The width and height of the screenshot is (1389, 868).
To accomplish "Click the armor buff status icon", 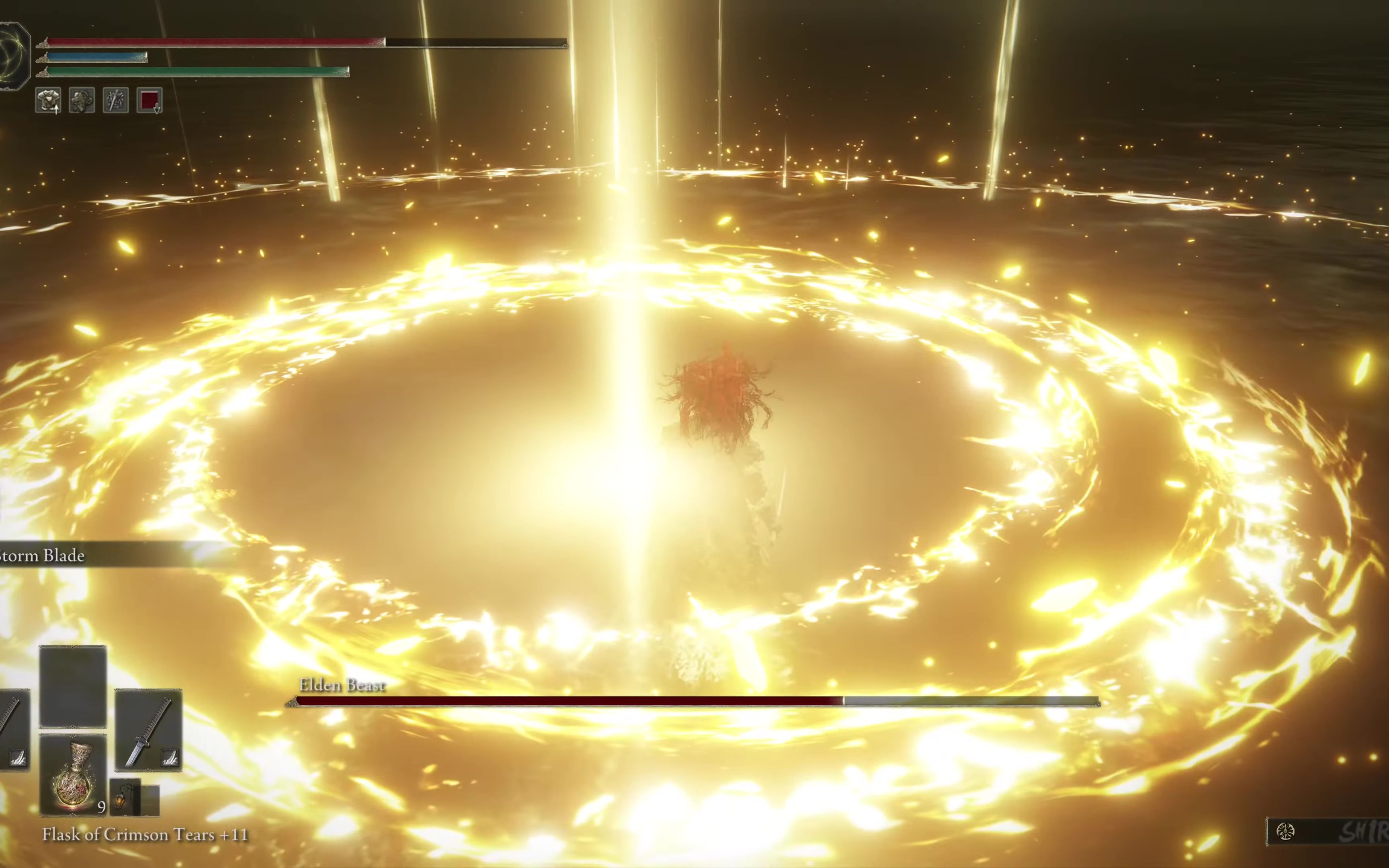I will tap(48, 100).
